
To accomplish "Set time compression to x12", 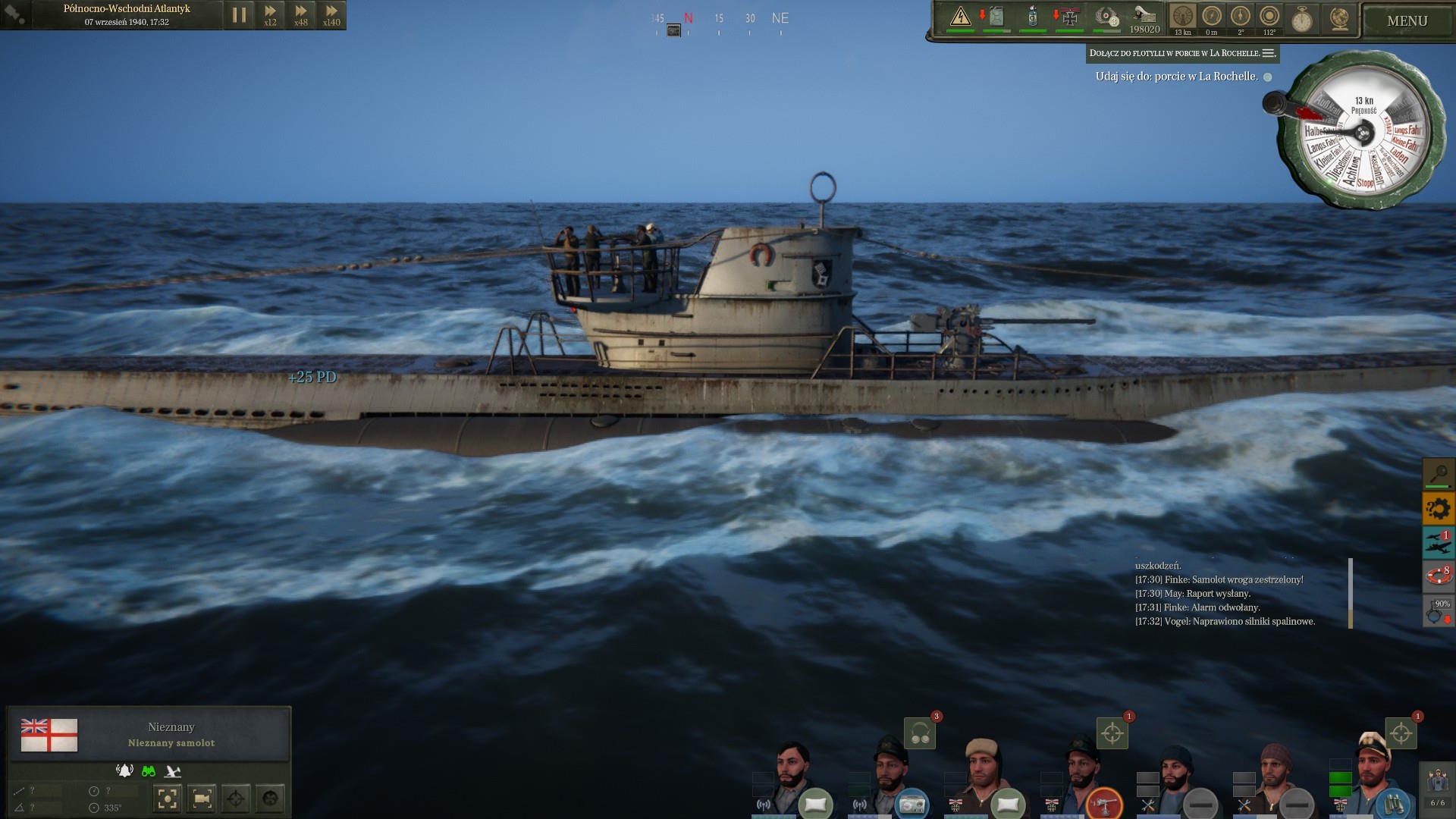I will [x=270, y=14].
